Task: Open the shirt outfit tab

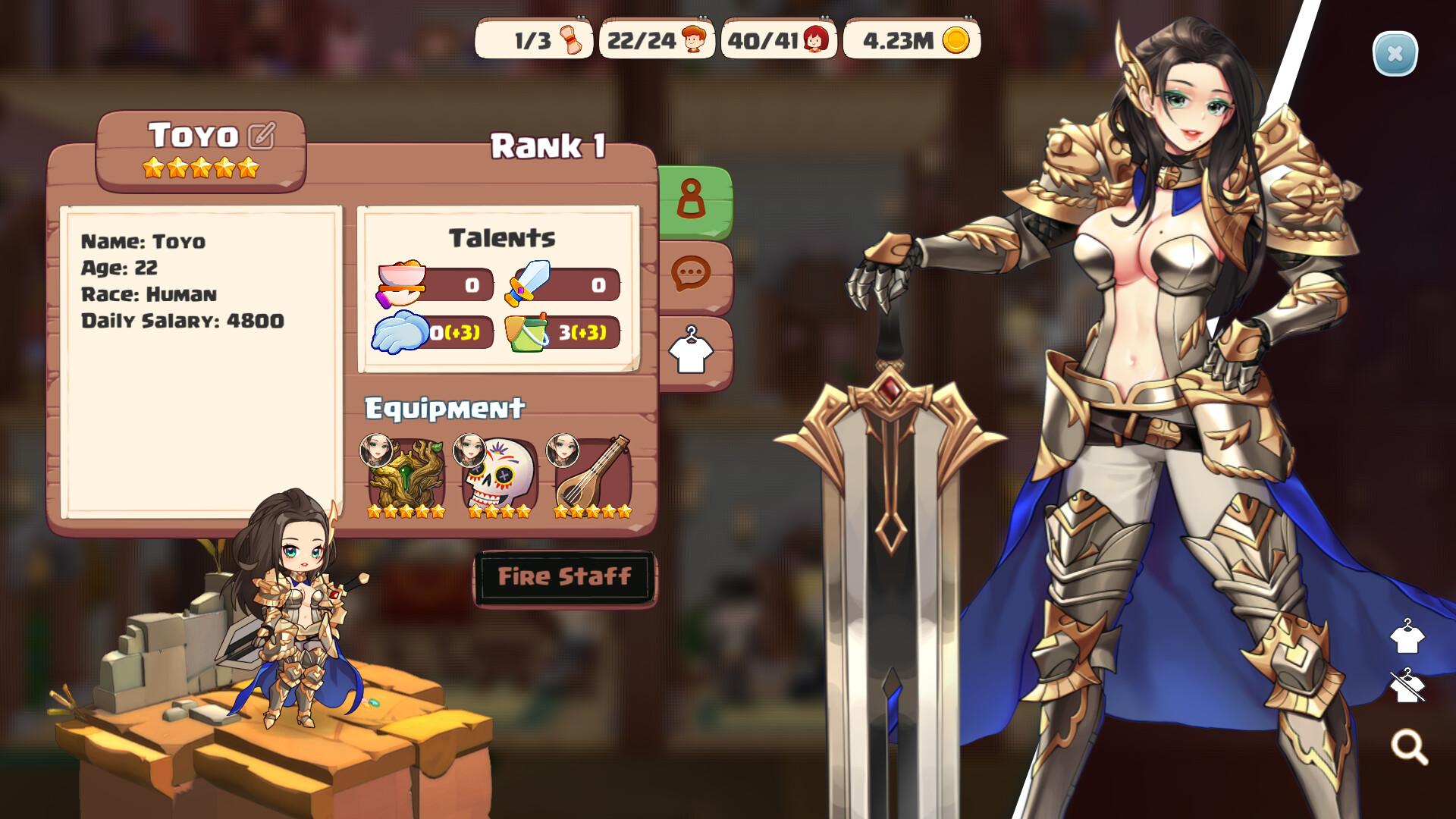Action: (692, 347)
